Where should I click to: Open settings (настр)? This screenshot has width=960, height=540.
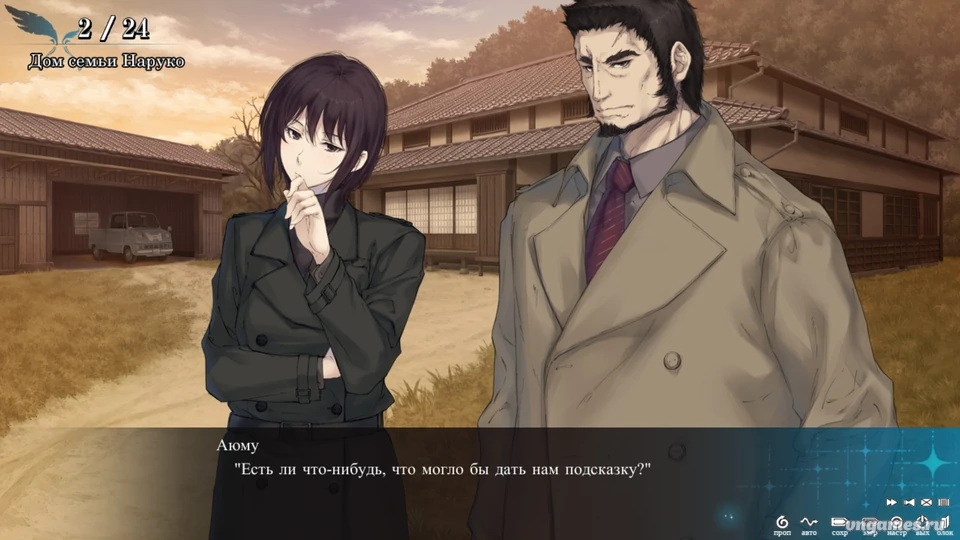(896, 522)
